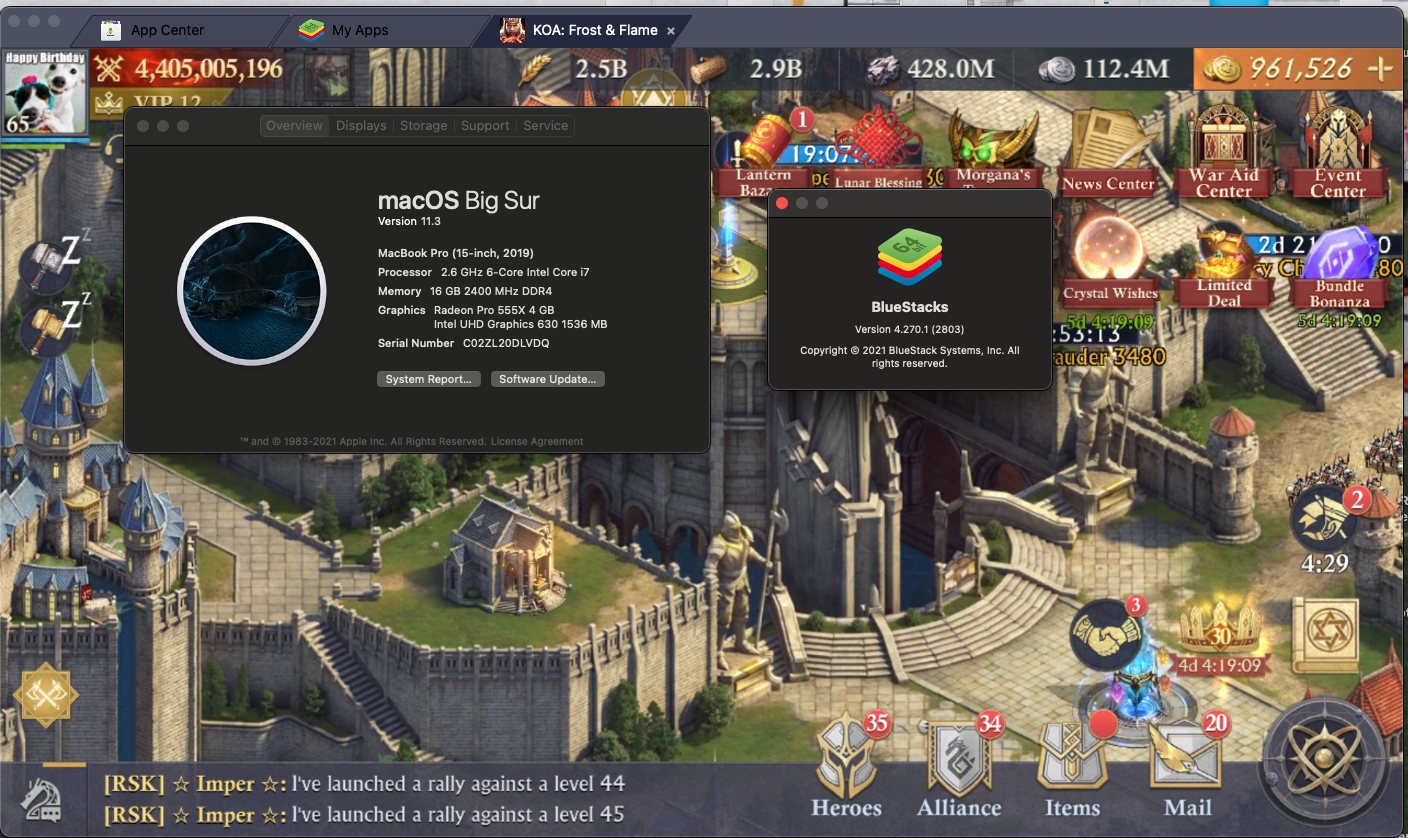Open the player profile avatar
Screen dimensions: 1408x838
pyautogui.click(x=44, y=92)
